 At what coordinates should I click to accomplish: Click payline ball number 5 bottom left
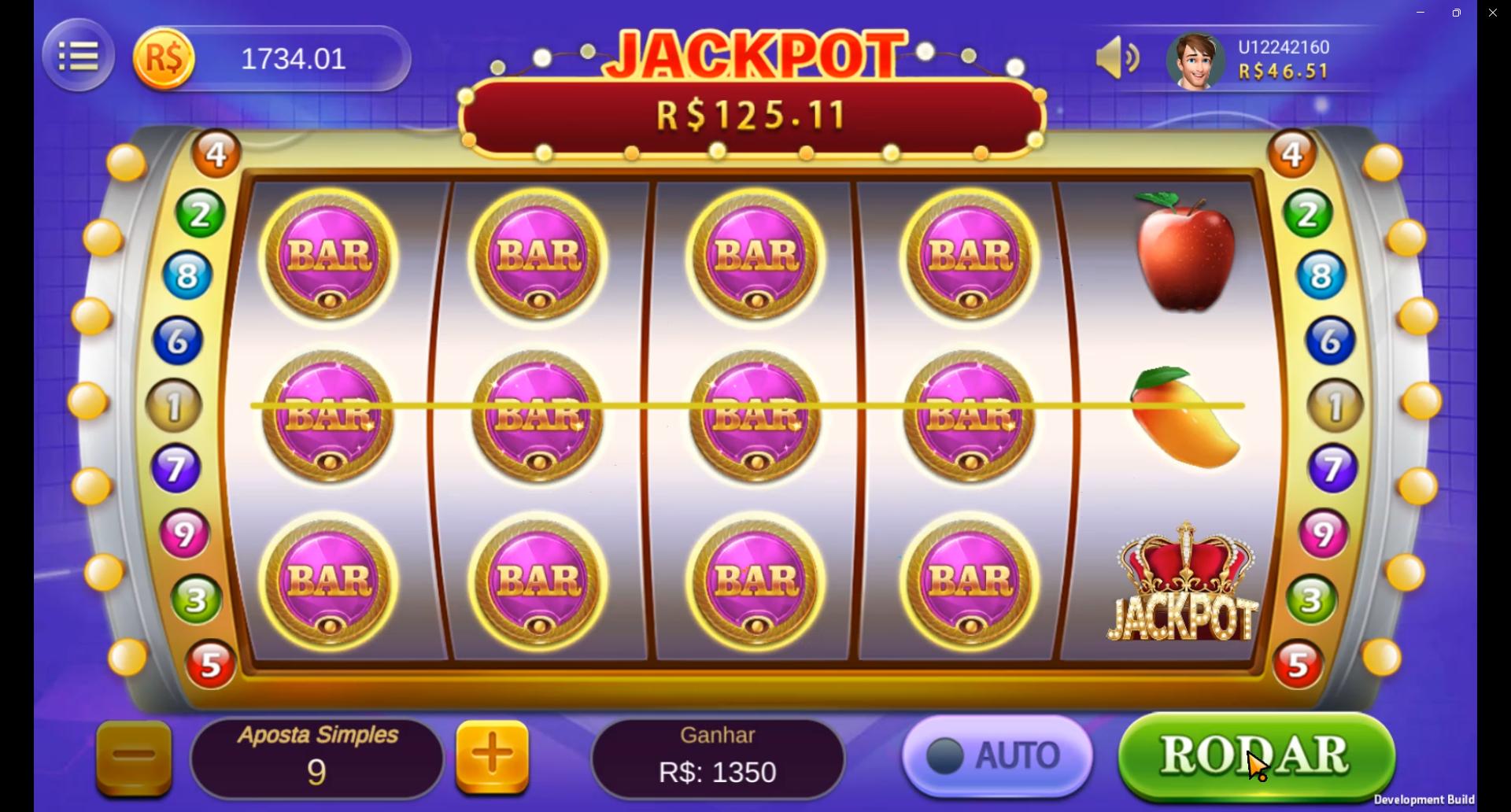click(209, 665)
